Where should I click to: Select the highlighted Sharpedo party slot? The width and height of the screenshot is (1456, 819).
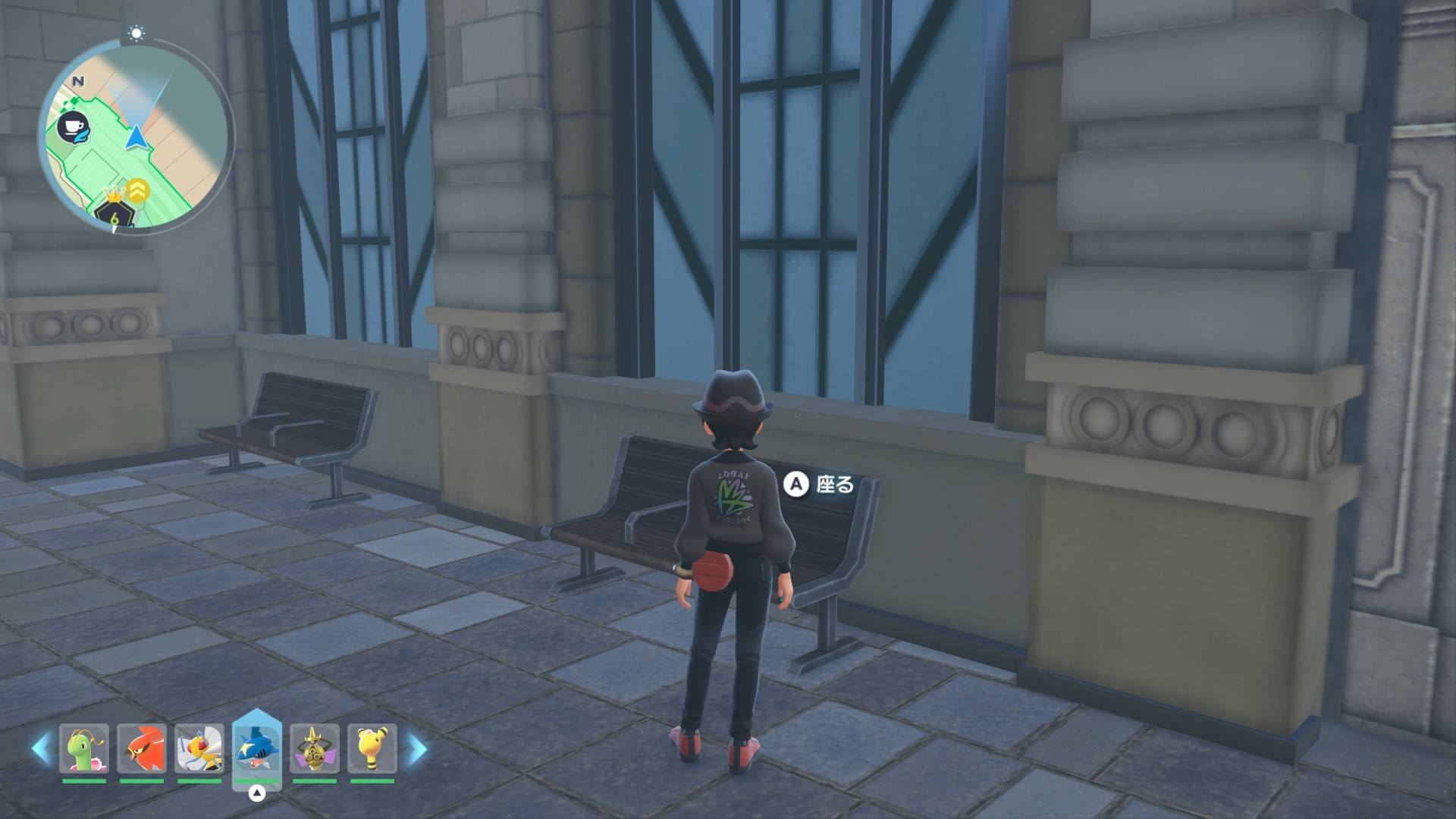(x=257, y=748)
